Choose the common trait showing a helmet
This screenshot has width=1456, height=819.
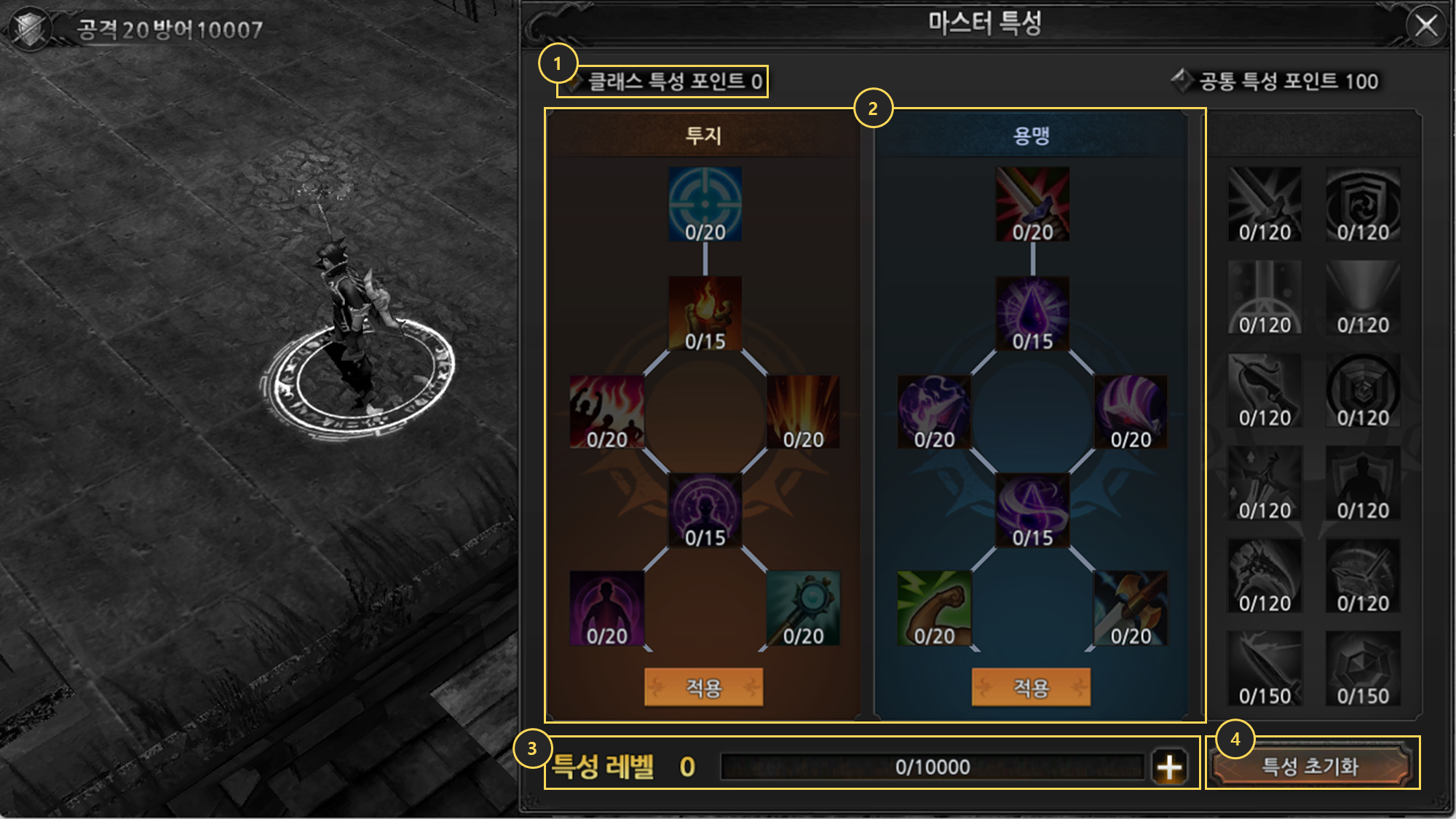pyautogui.click(x=1363, y=576)
